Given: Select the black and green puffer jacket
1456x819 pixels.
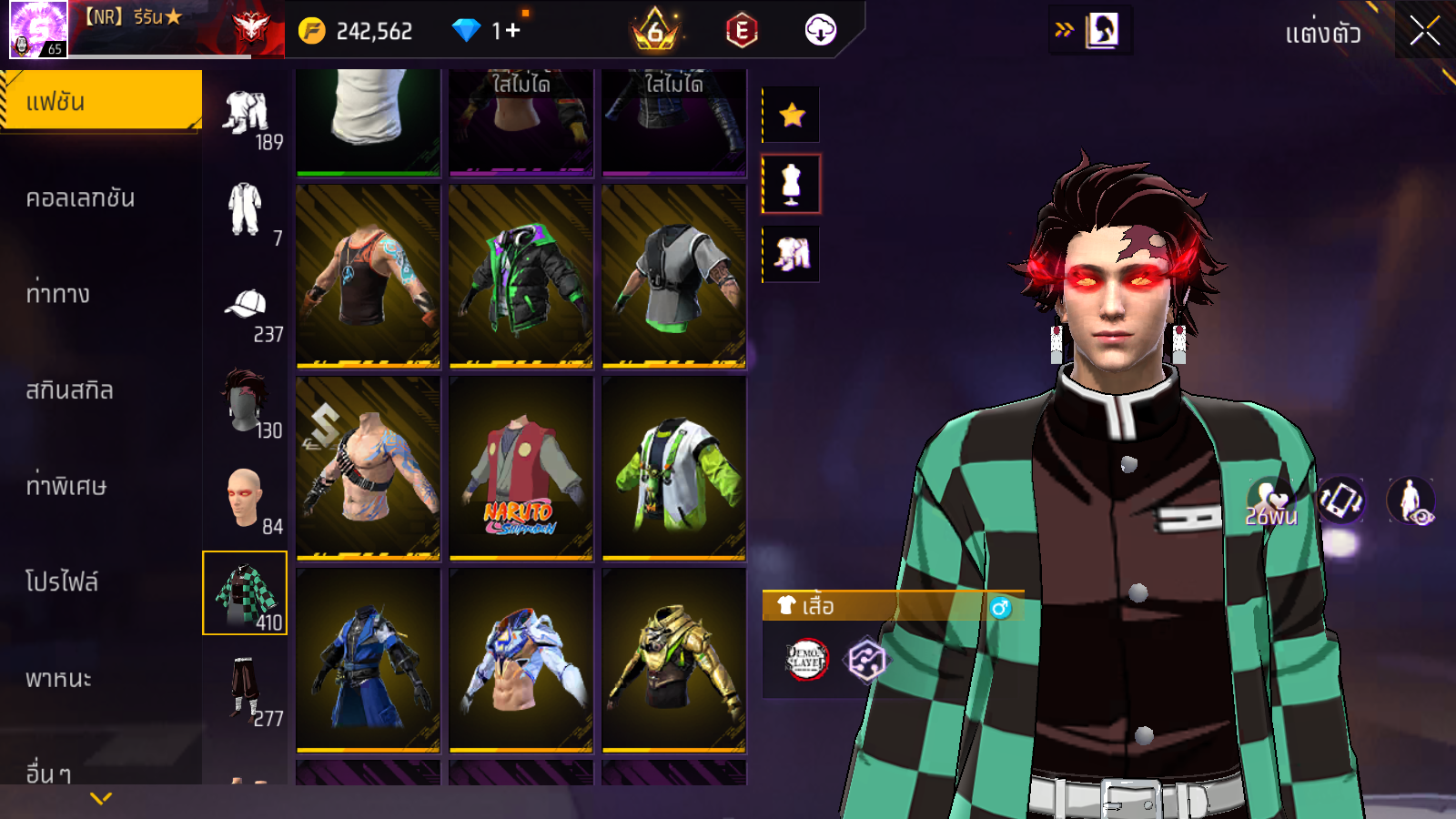Looking at the screenshot, I should [x=521, y=277].
